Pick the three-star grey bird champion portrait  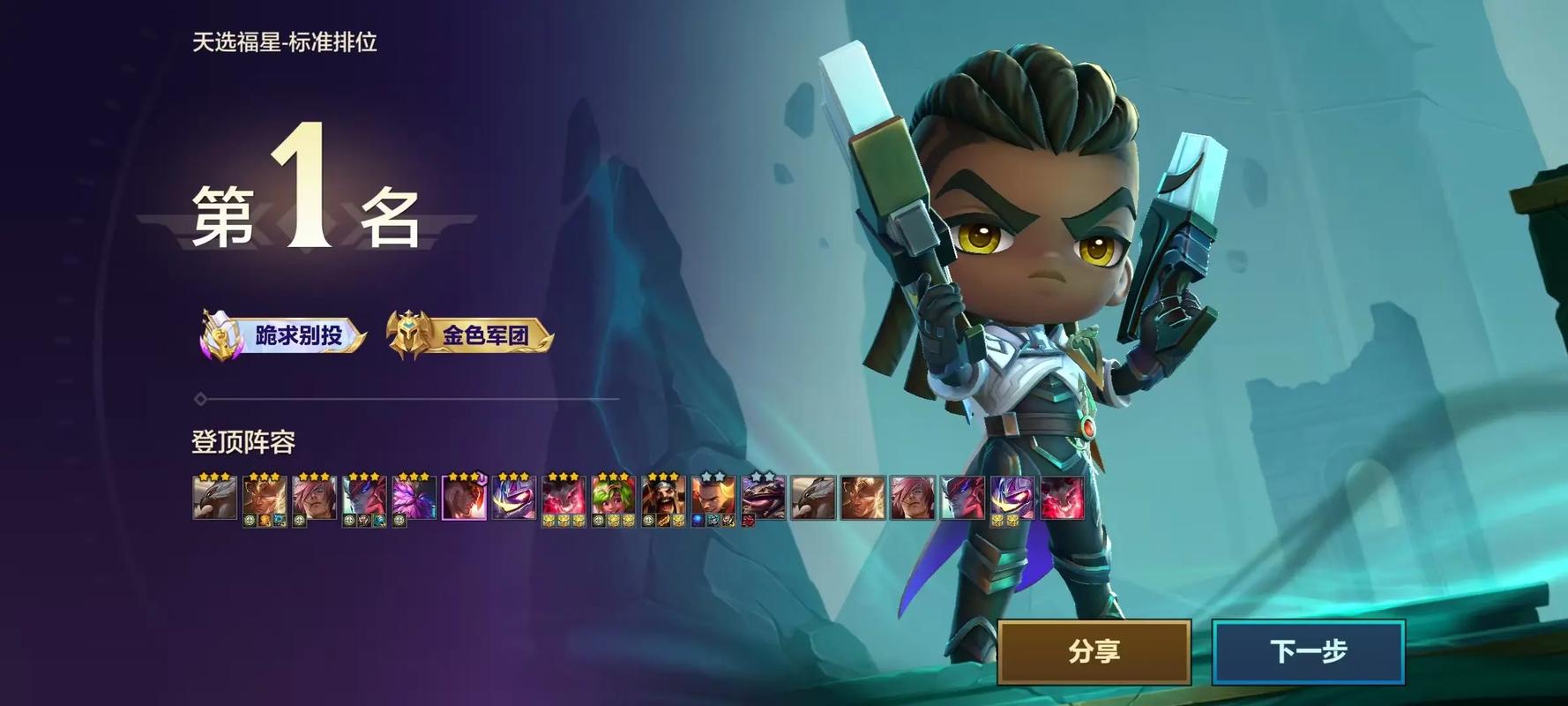[214, 497]
